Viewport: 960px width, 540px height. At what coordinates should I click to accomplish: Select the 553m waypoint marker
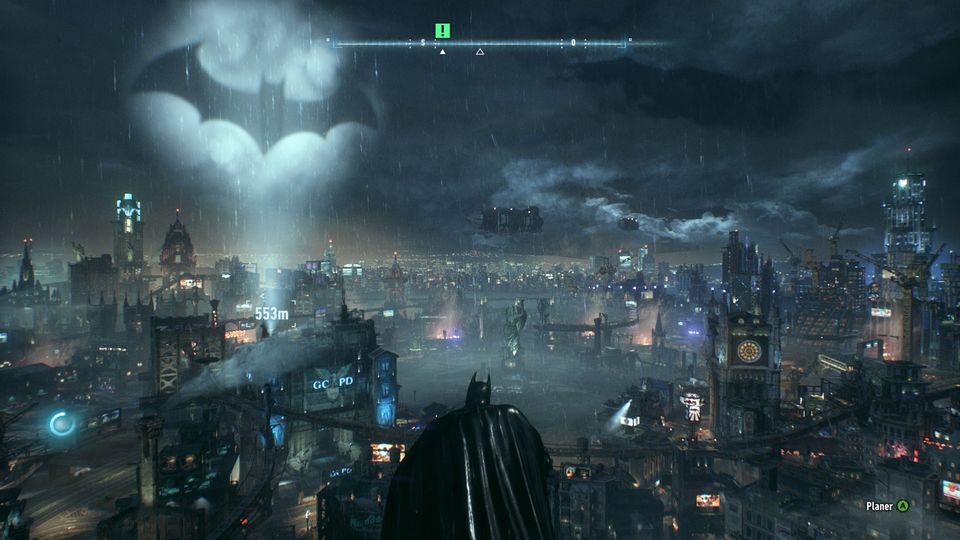[270, 313]
